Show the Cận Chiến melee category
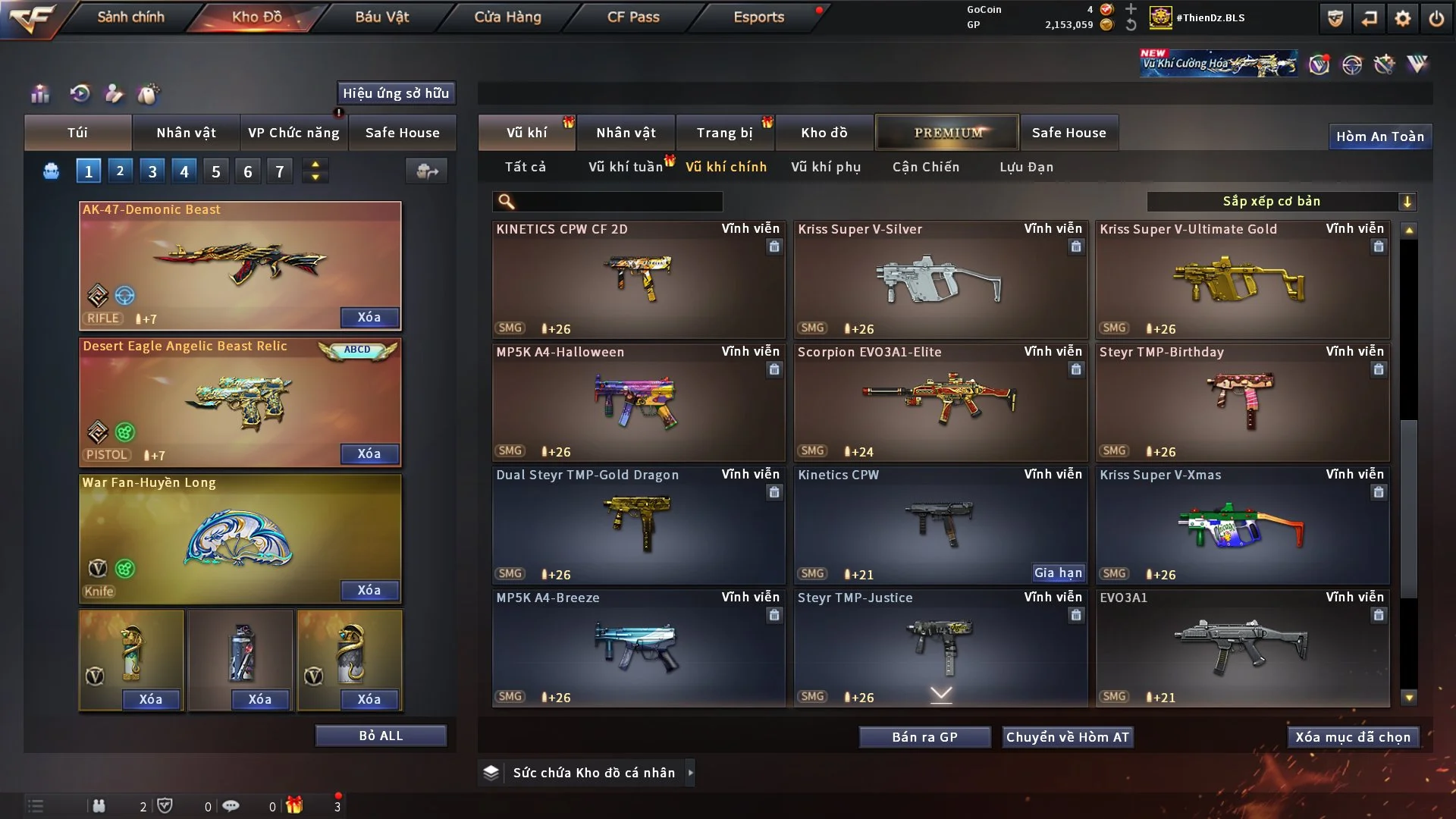Viewport: 1456px width, 819px height. (926, 167)
